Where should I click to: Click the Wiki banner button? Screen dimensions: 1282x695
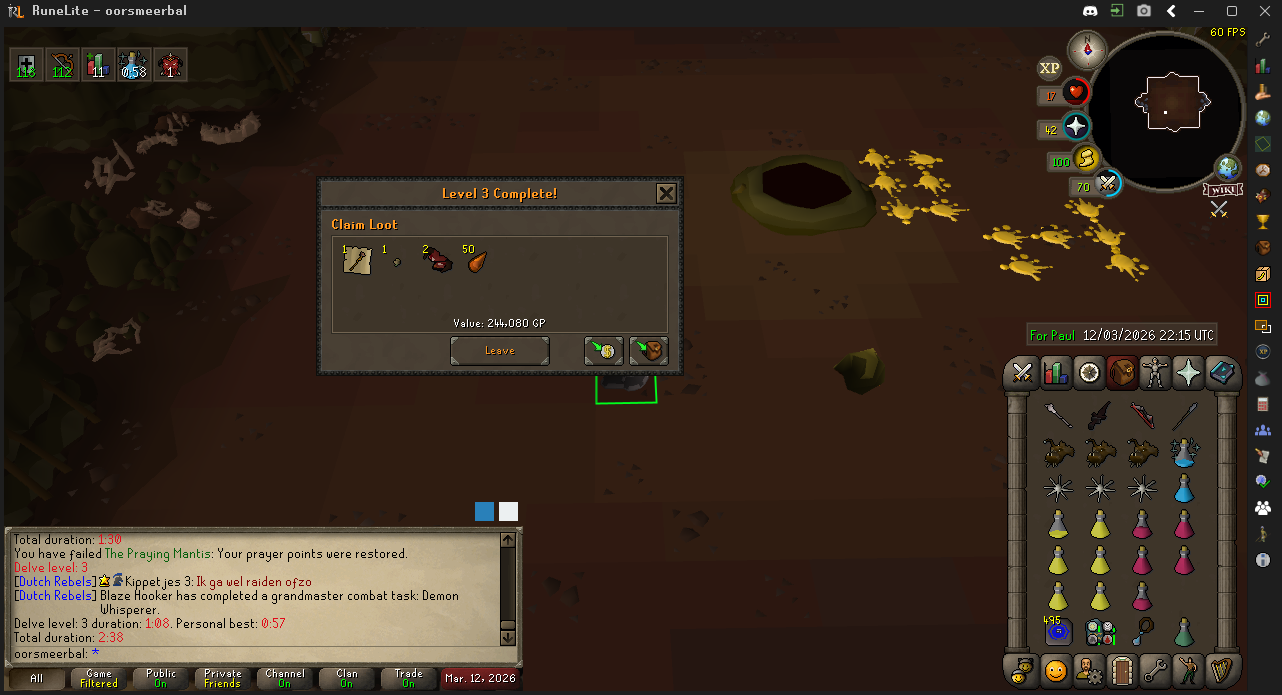click(x=1223, y=190)
